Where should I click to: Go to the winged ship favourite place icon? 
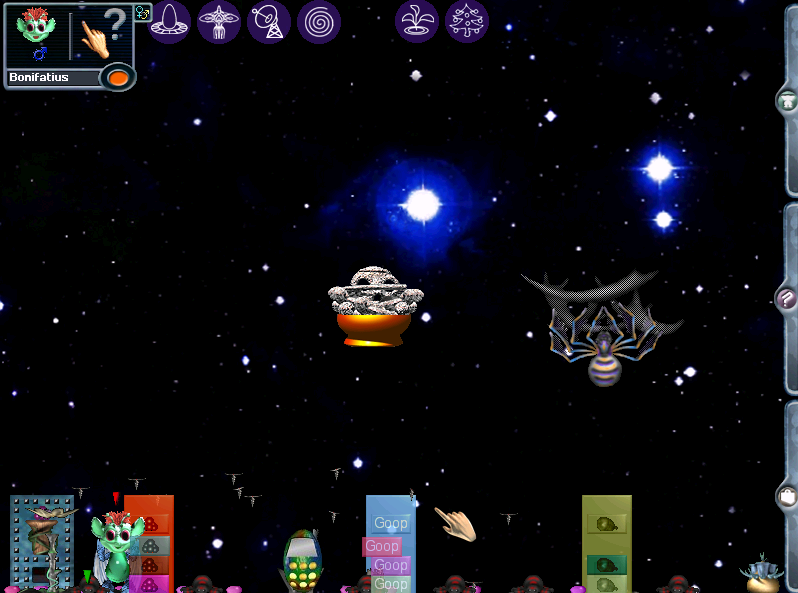click(x=219, y=21)
